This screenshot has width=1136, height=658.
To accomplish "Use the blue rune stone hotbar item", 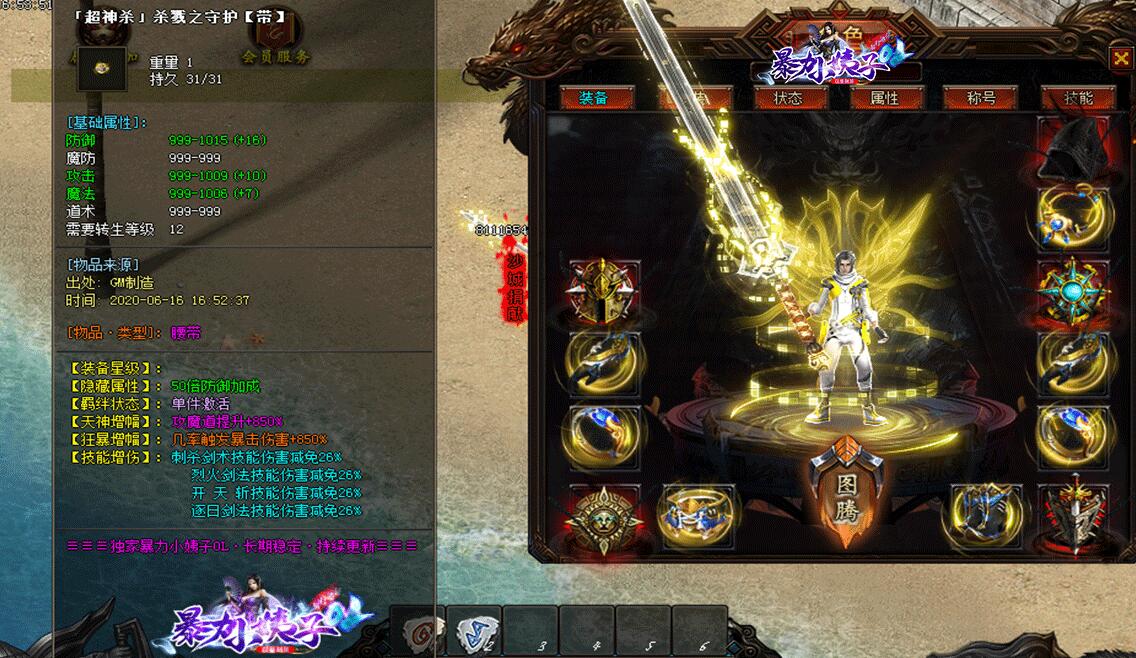I will 473,633.
